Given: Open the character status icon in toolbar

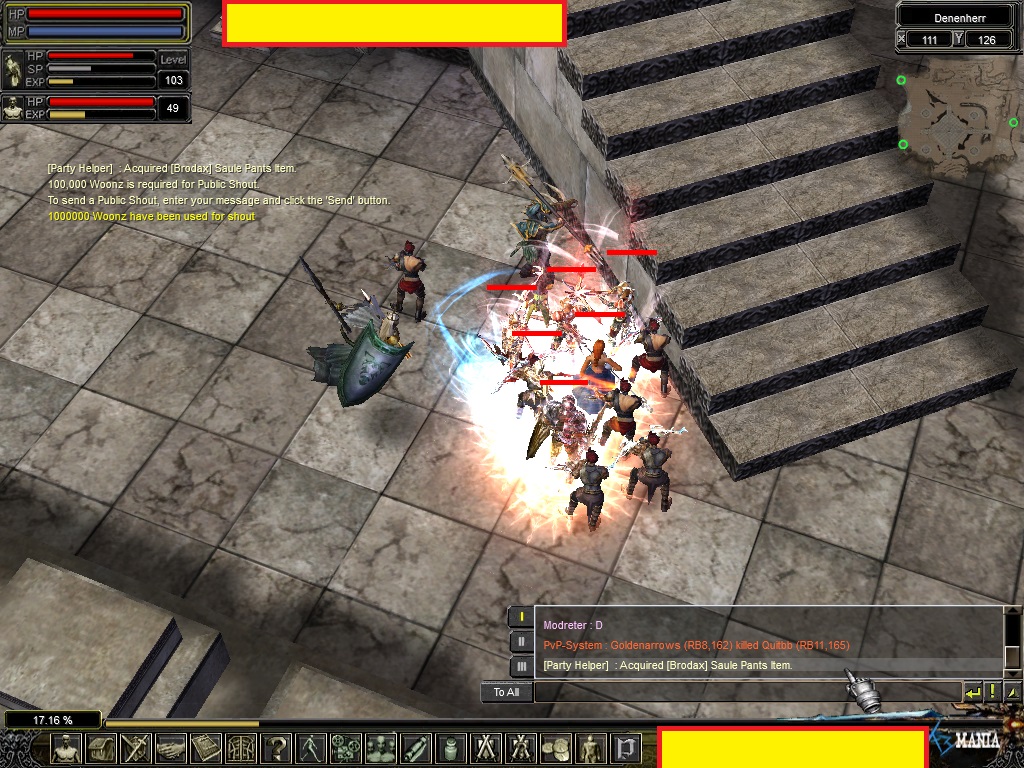Looking at the screenshot, I should point(66,748).
